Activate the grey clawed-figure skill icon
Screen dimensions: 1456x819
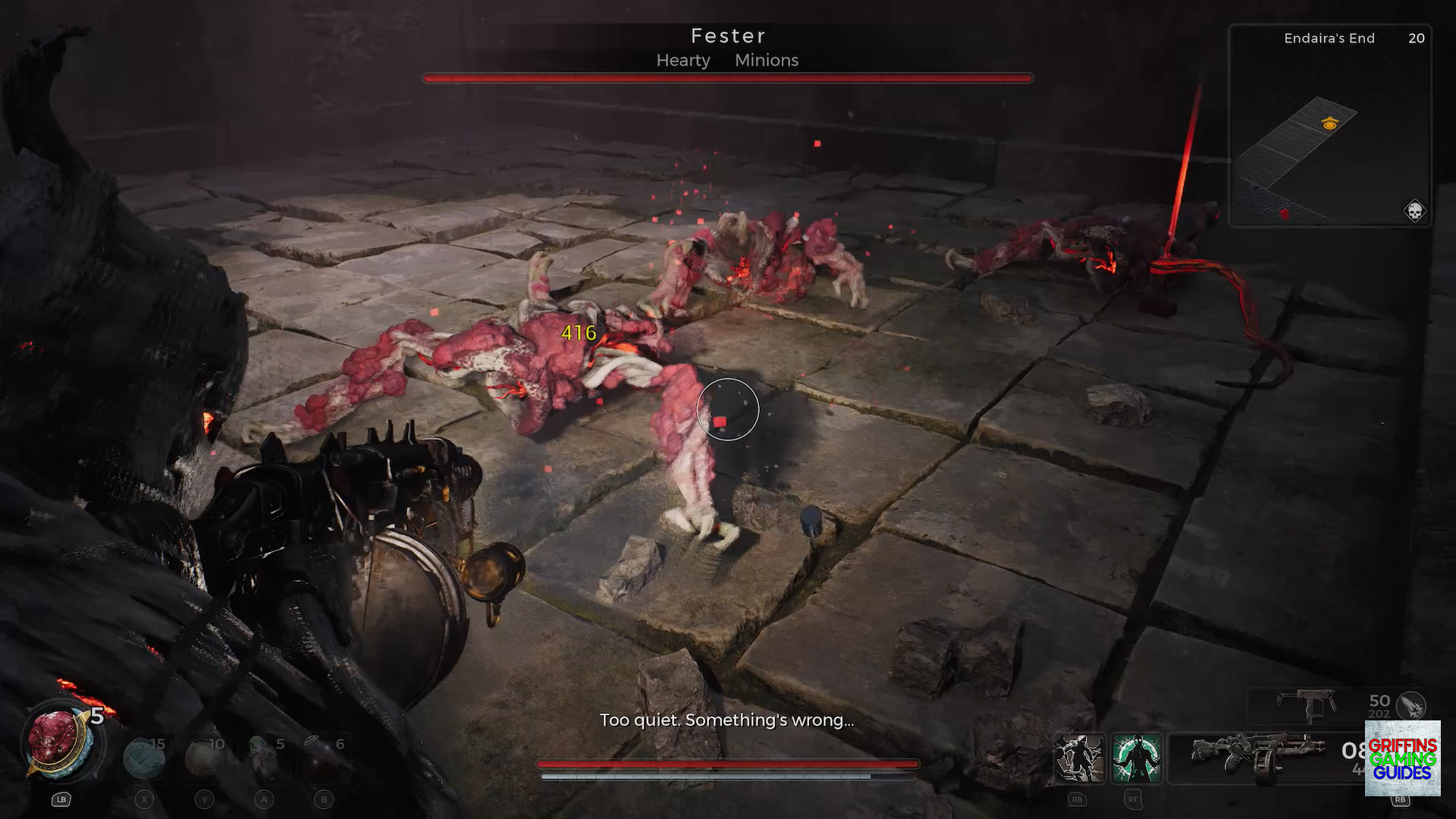pos(1080,758)
